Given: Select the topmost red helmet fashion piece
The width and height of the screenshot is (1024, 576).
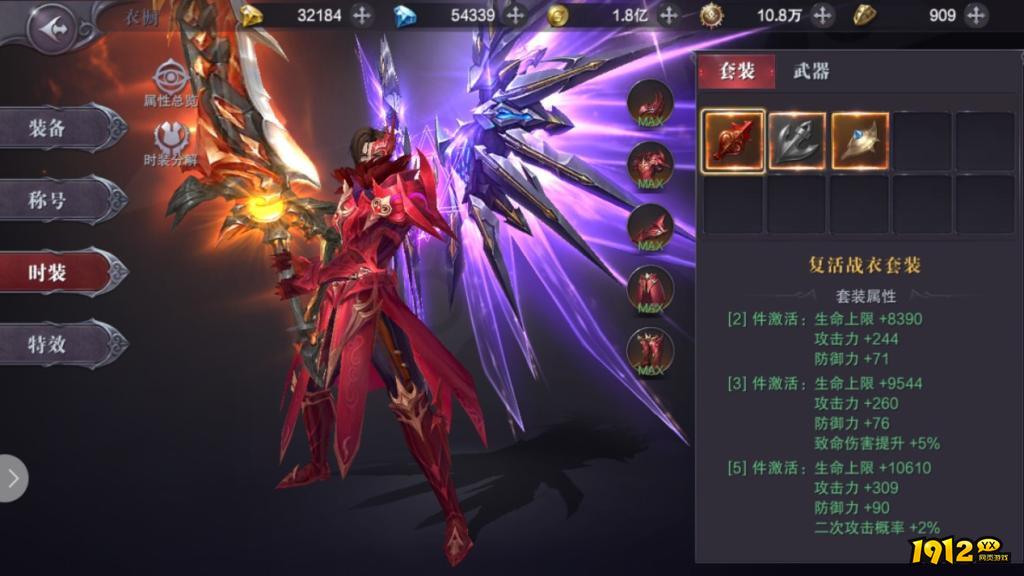Looking at the screenshot, I should tap(650, 103).
